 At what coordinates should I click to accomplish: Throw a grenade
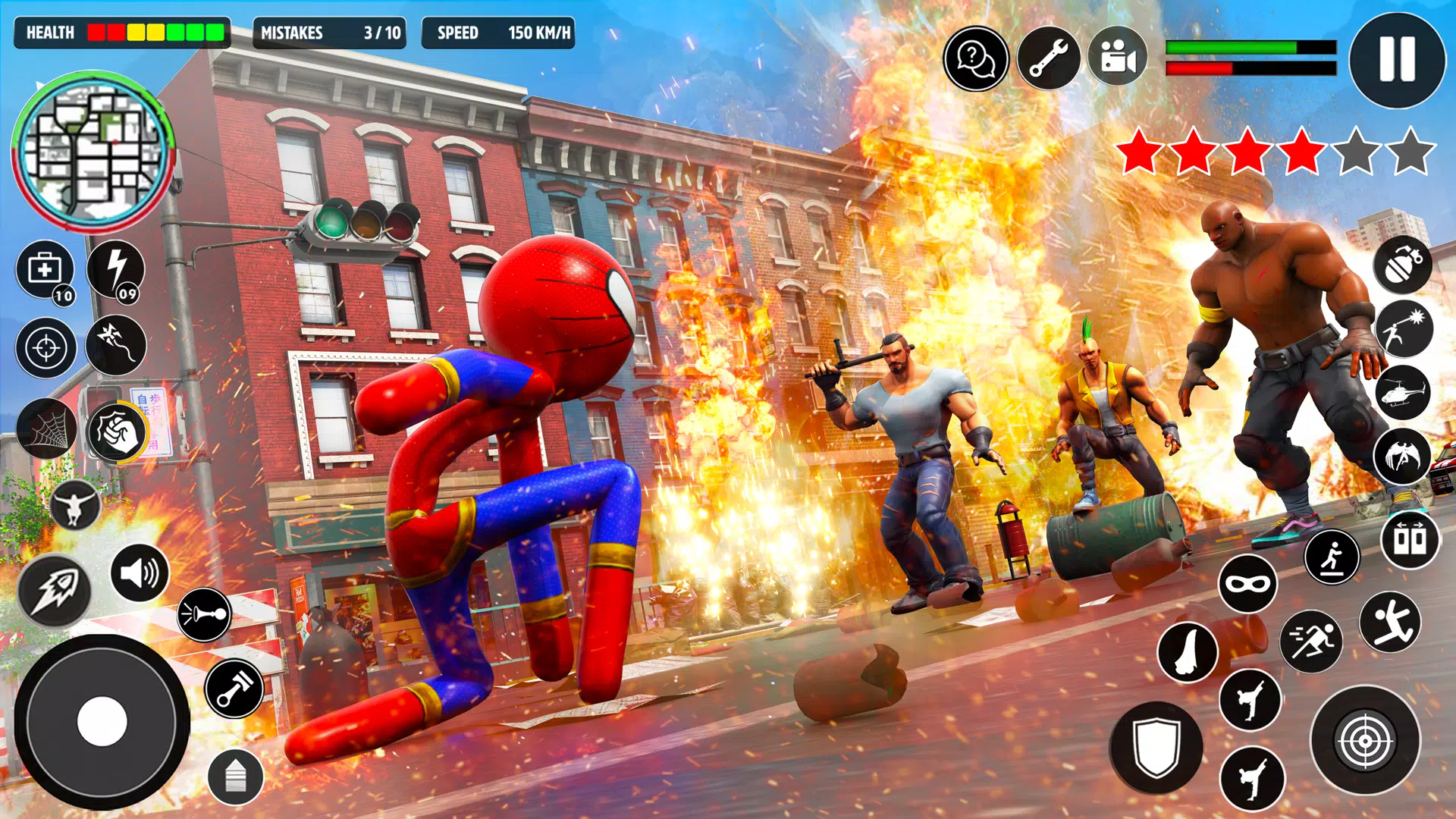click(x=1403, y=264)
